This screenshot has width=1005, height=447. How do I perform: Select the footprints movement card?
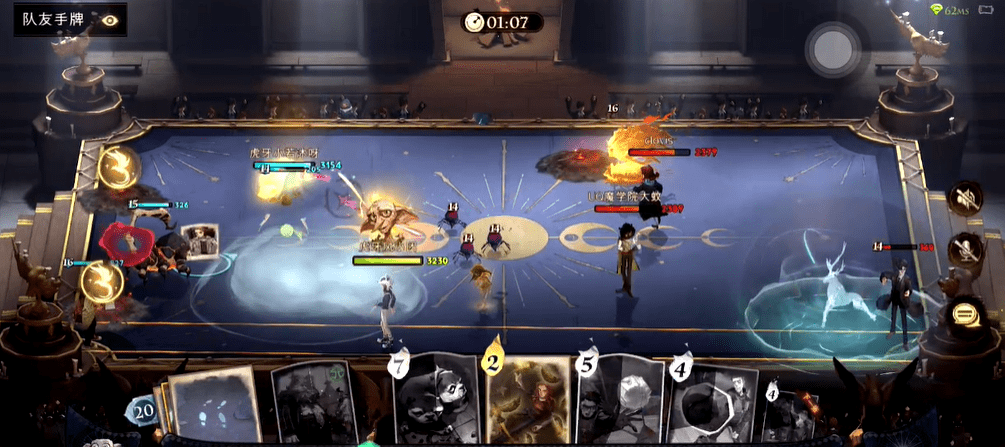pyautogui.click(x=215, y=408)
